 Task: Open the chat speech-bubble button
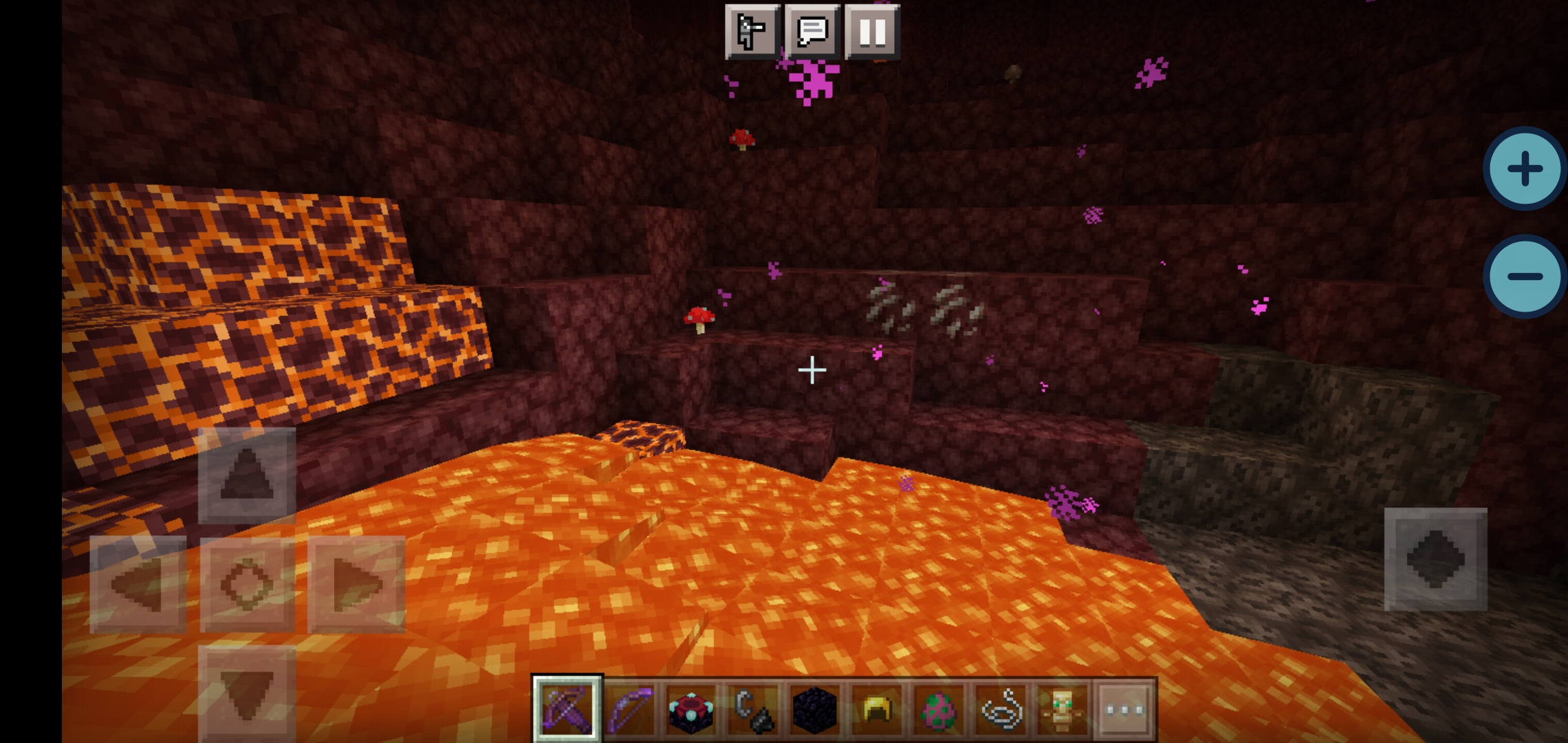tap(812, 32)
